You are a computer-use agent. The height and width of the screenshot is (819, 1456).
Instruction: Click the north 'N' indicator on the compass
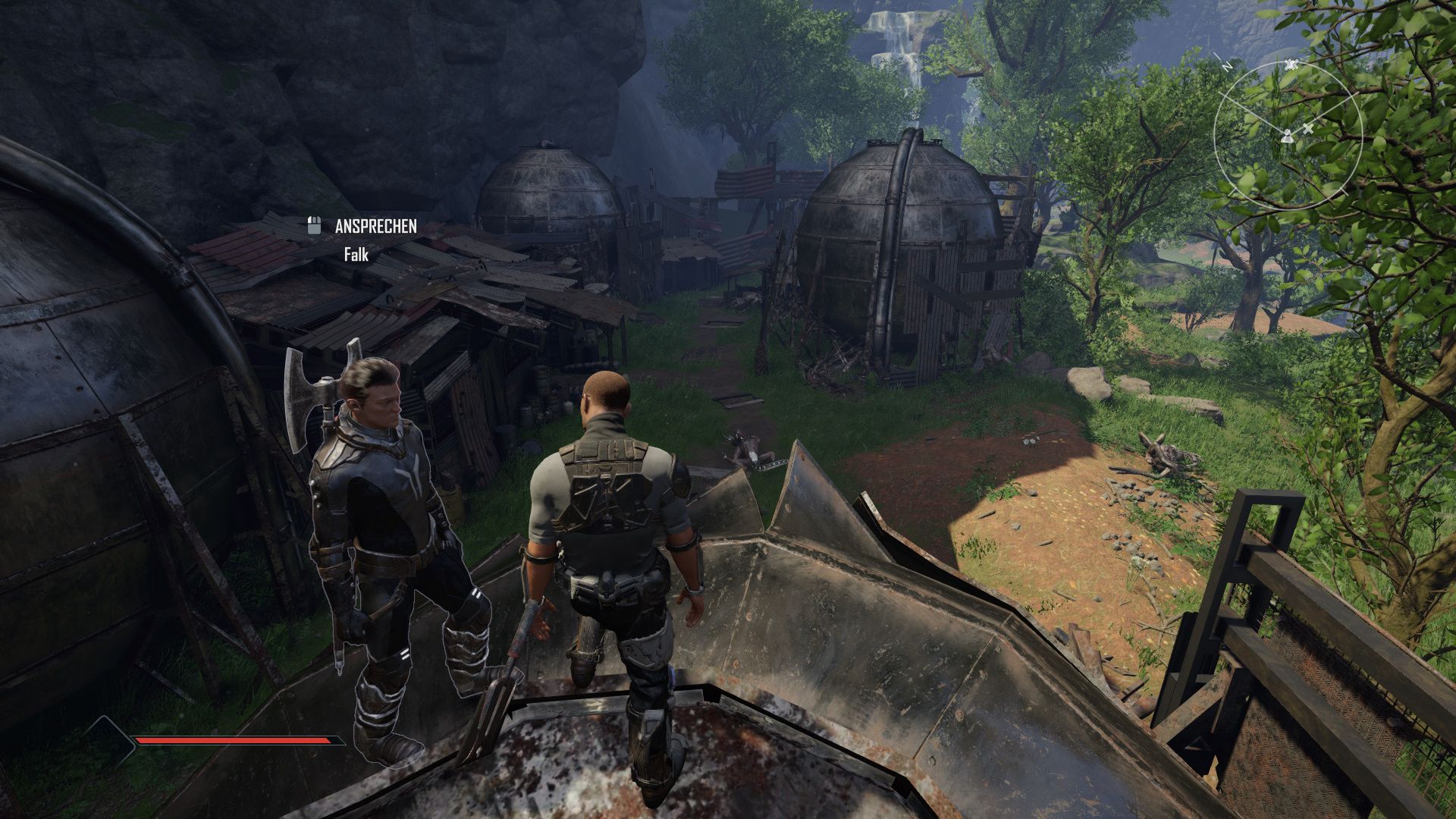(x=1227, y=66)
